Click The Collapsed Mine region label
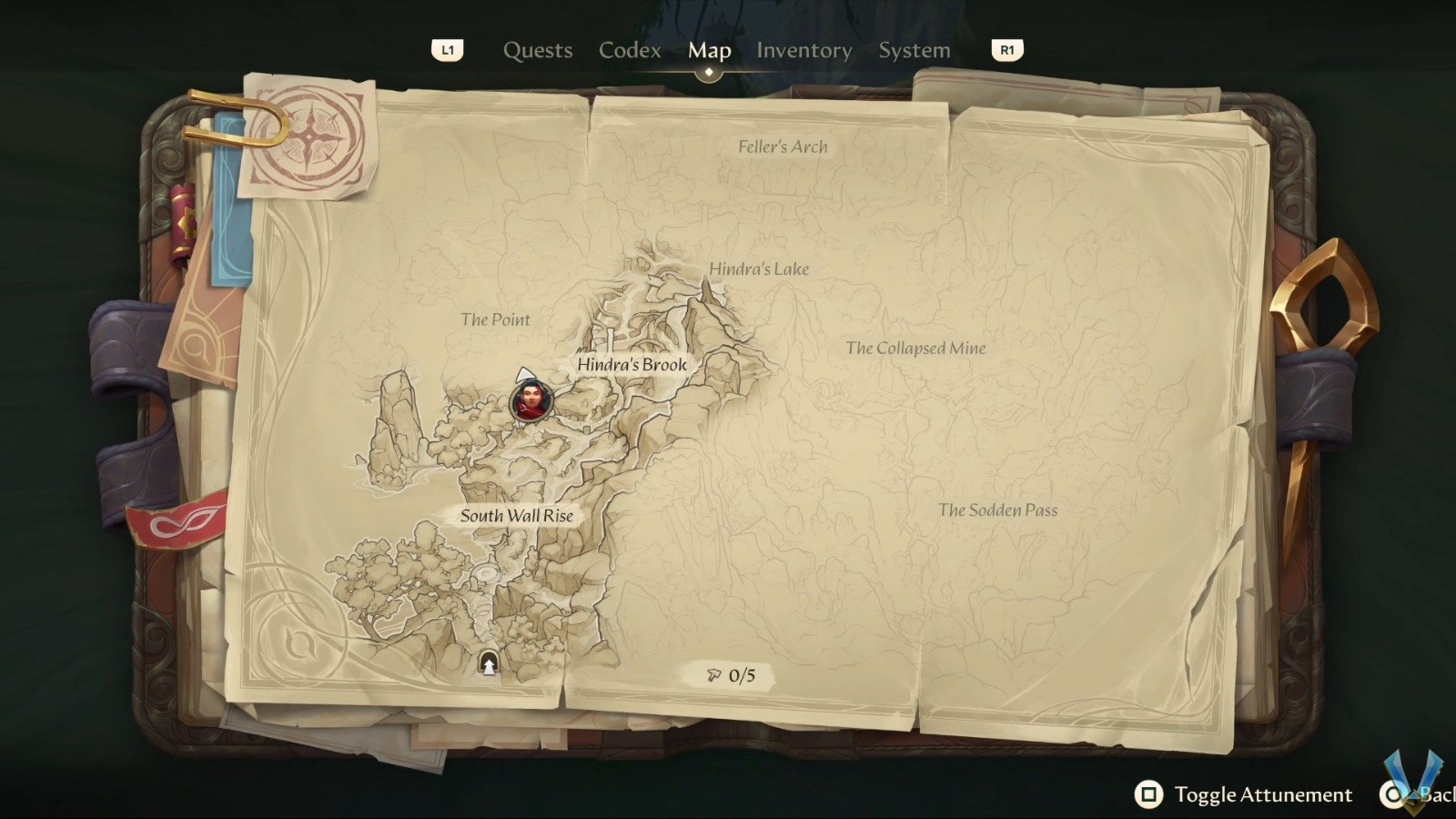The height and width of the screenshot is (819, 1456). click(915, 348)
